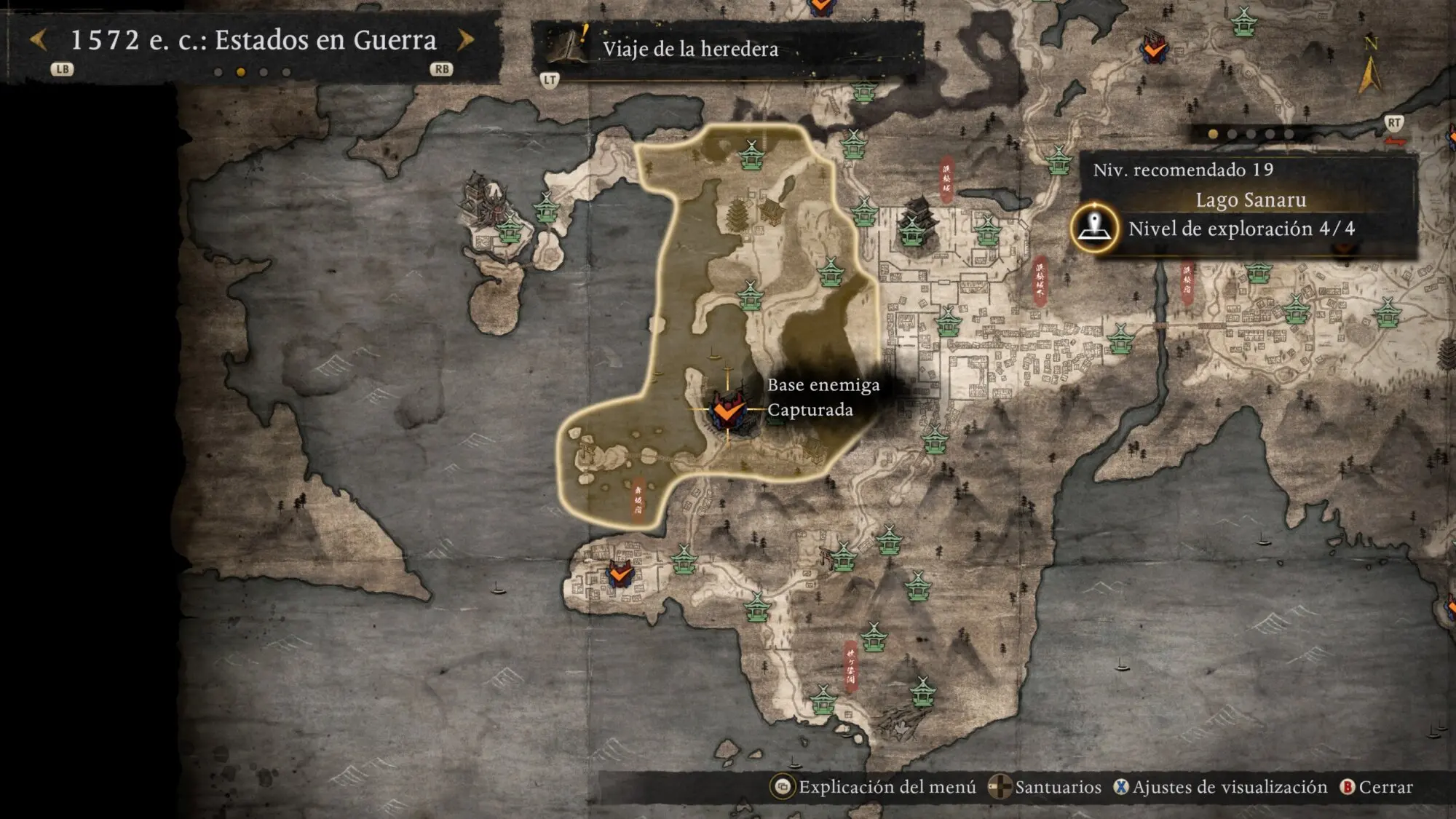Click the Lago Sanaru region info panel

click(x=1249, y=200)
